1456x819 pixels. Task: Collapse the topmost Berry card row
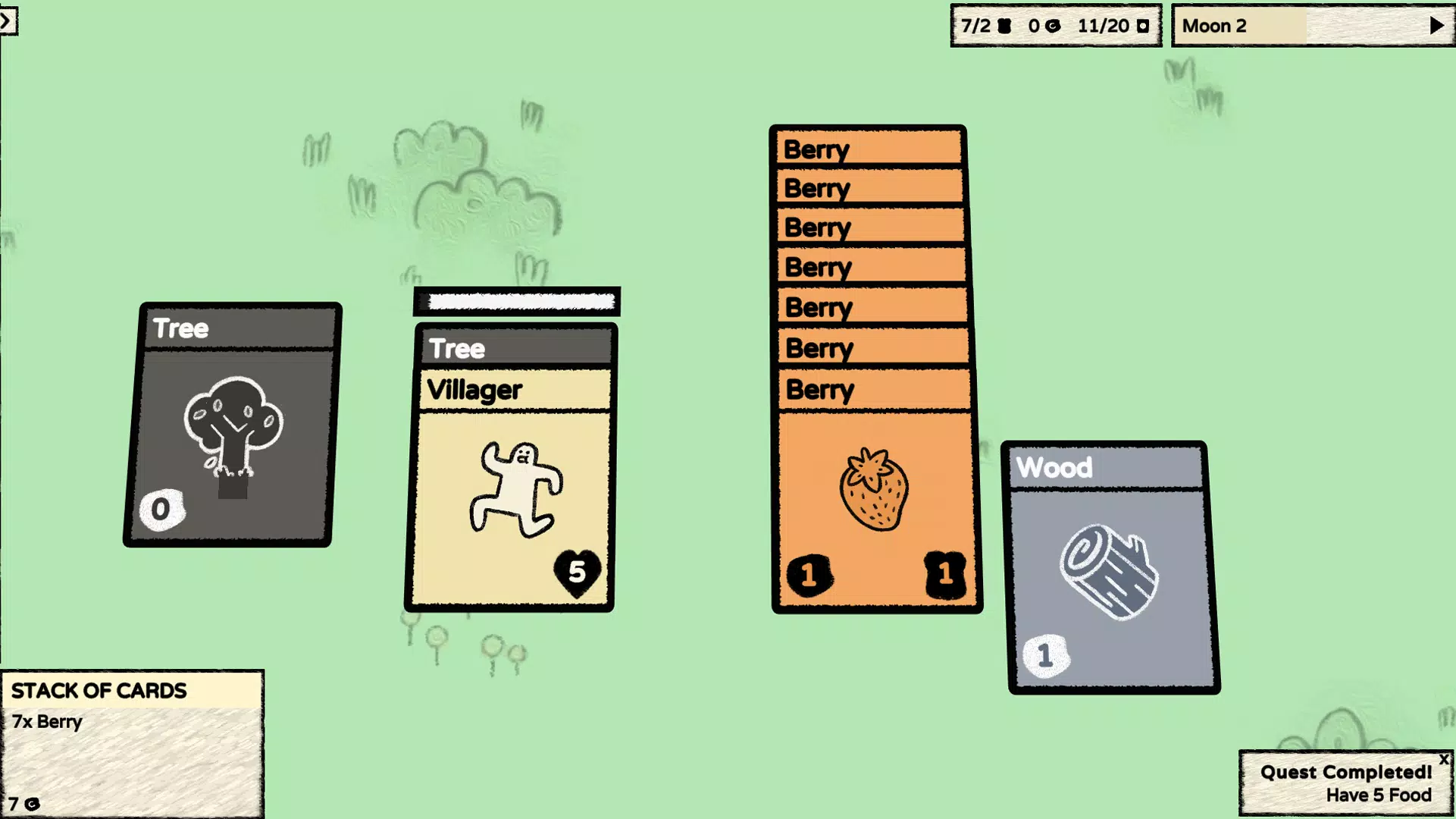[868, 149]
